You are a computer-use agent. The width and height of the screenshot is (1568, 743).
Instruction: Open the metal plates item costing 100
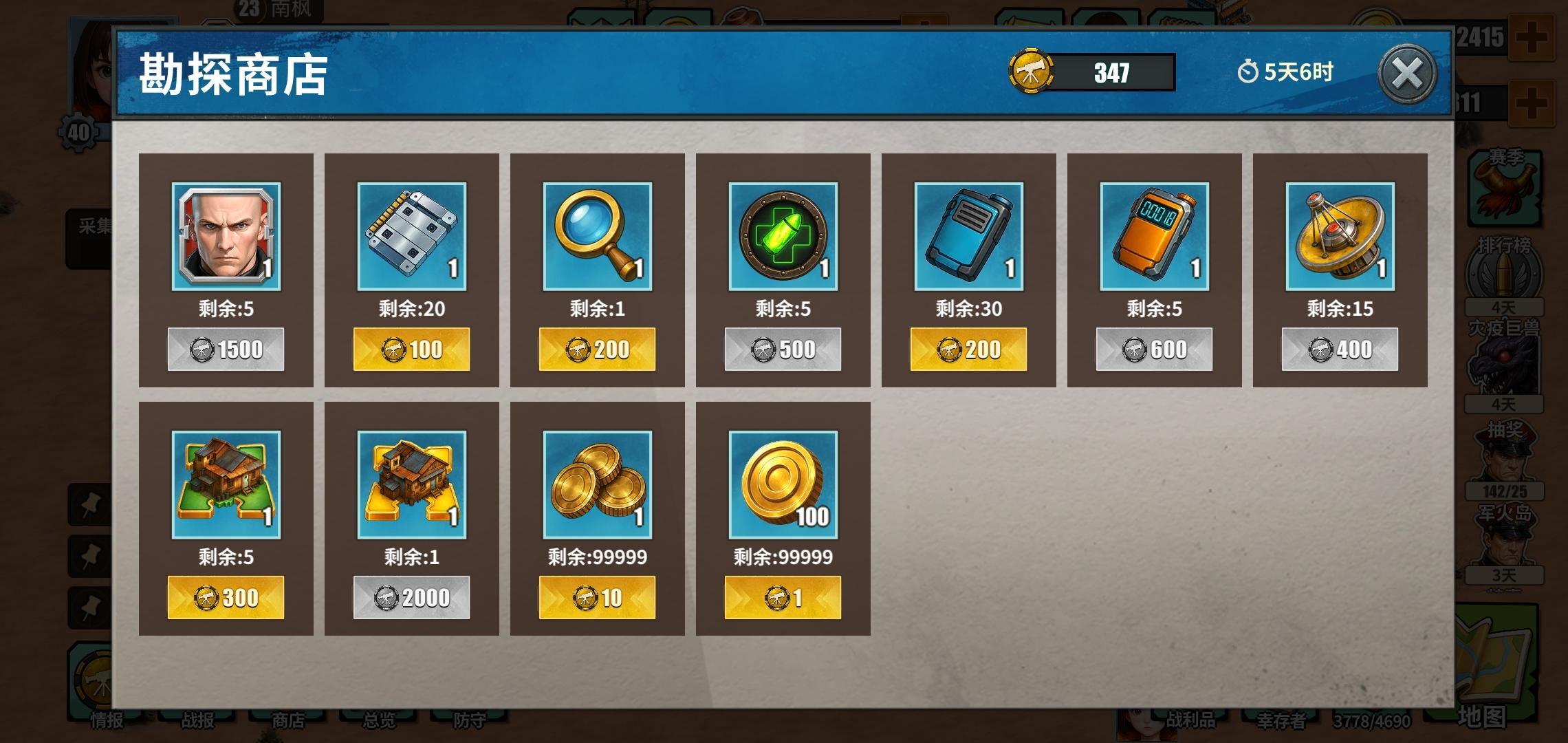pos(411,237)
